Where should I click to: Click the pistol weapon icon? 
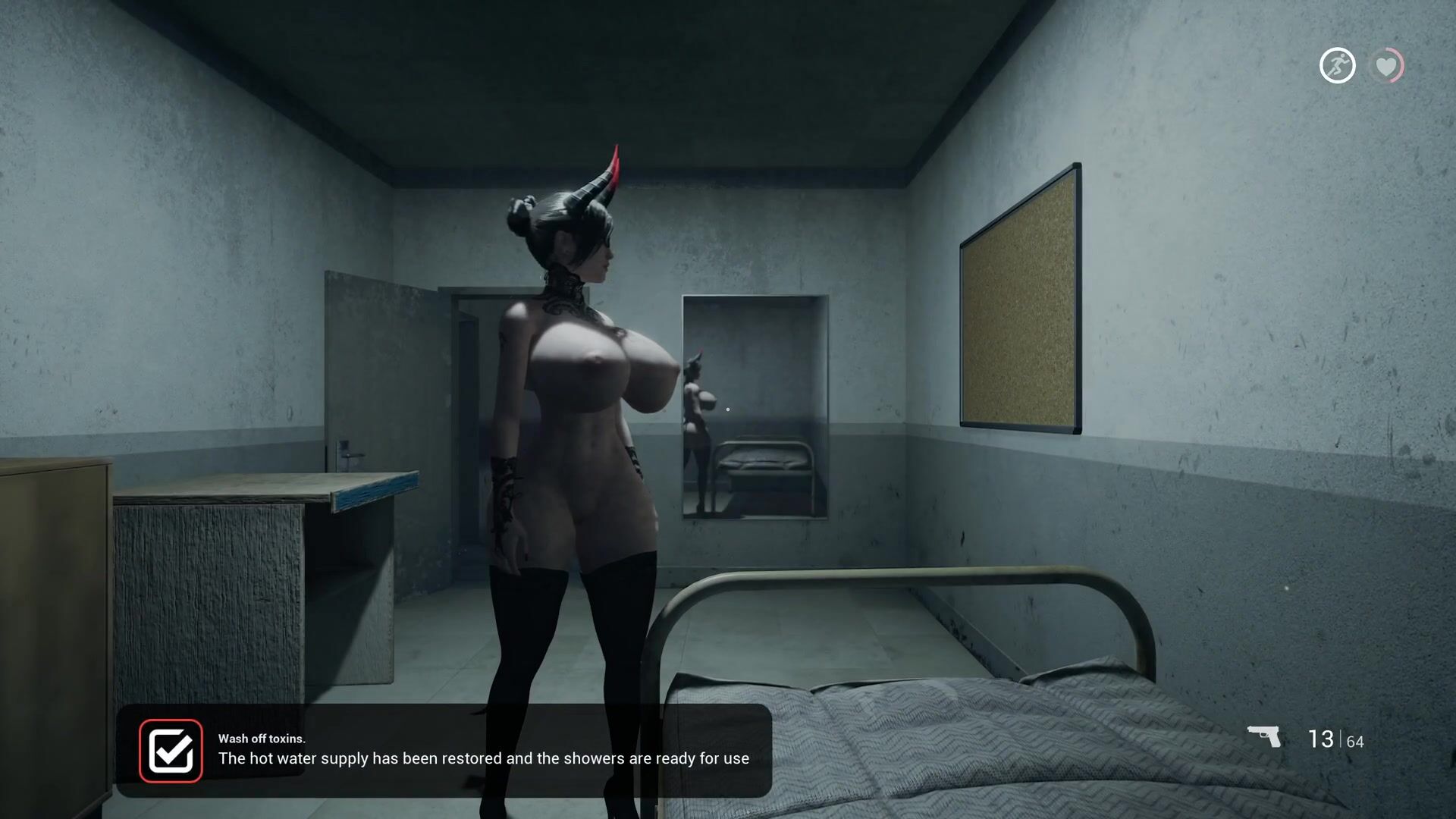[x=1264, y=736]
